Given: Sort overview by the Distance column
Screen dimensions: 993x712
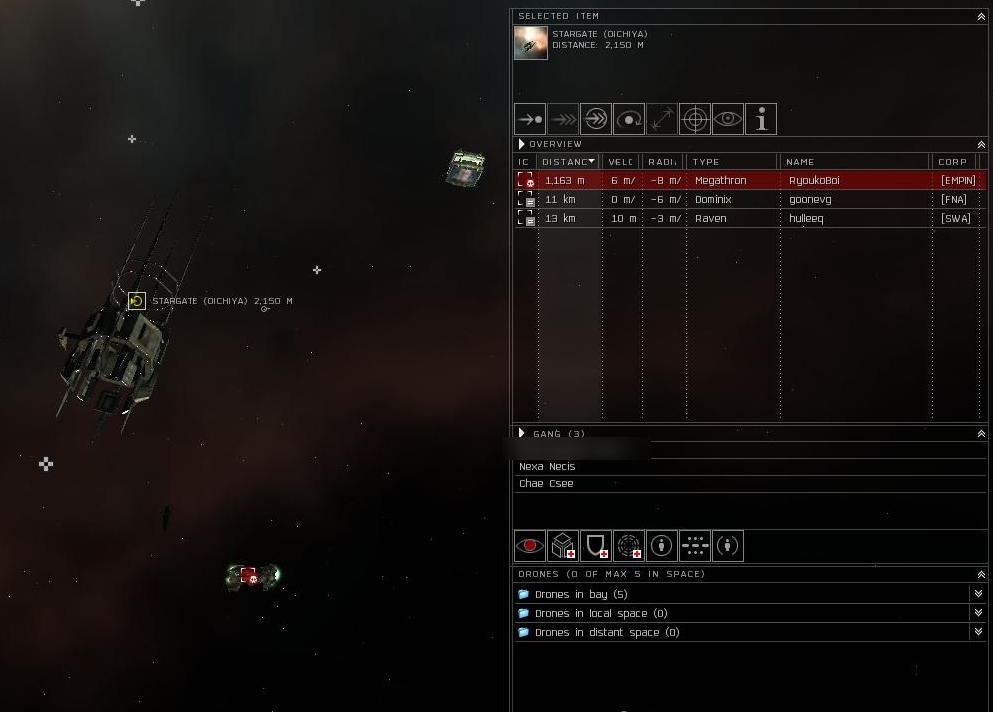Looking at the screenshot, I should point(568,162).
